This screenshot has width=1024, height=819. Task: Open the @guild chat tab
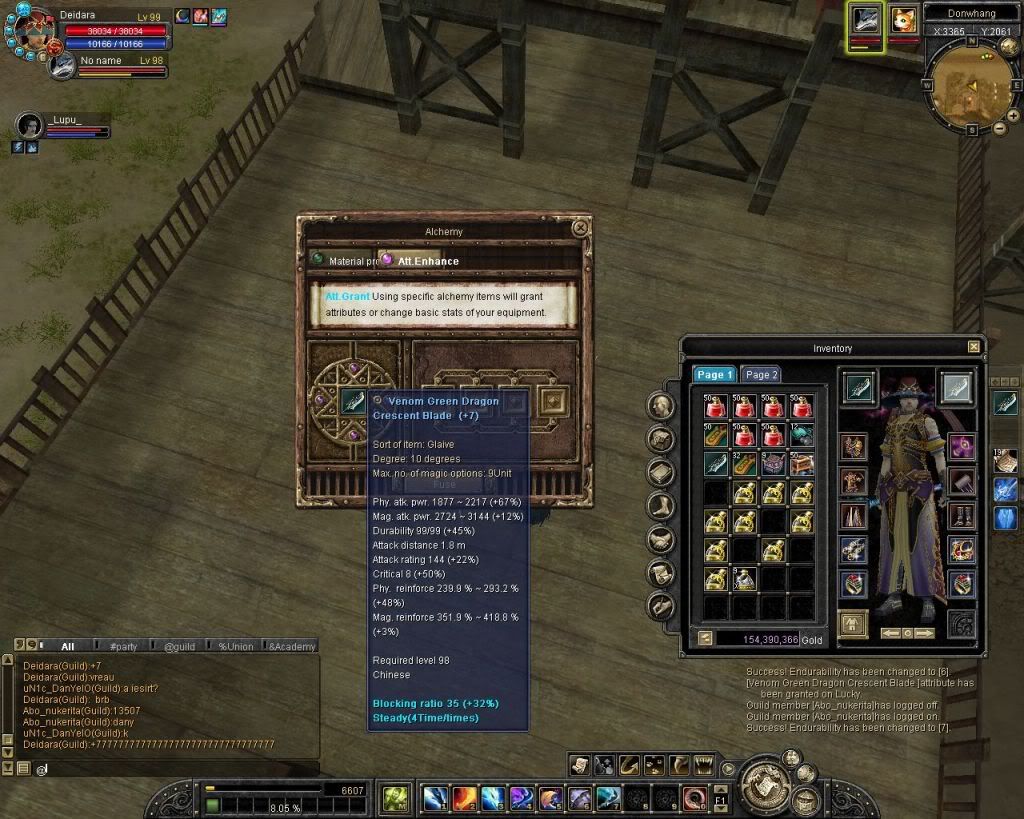(178, 647)
